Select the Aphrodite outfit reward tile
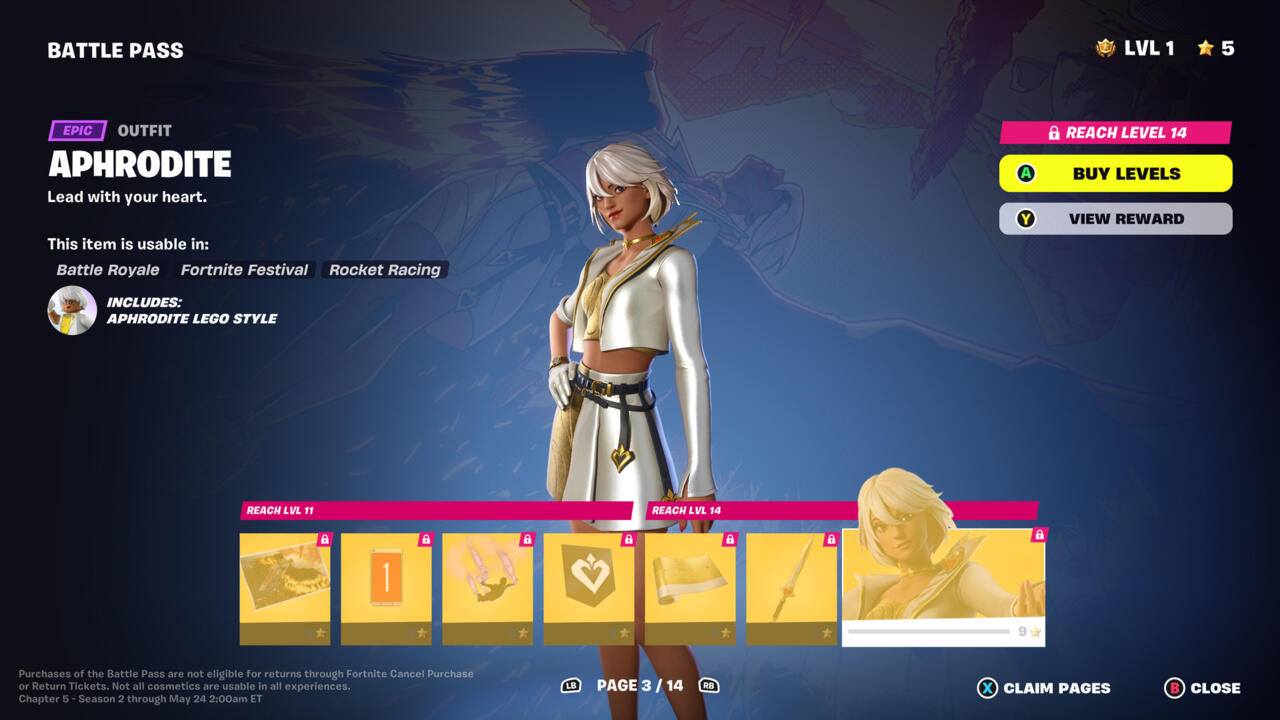Viewport: 1280px width, 720px height. [943, 587]
